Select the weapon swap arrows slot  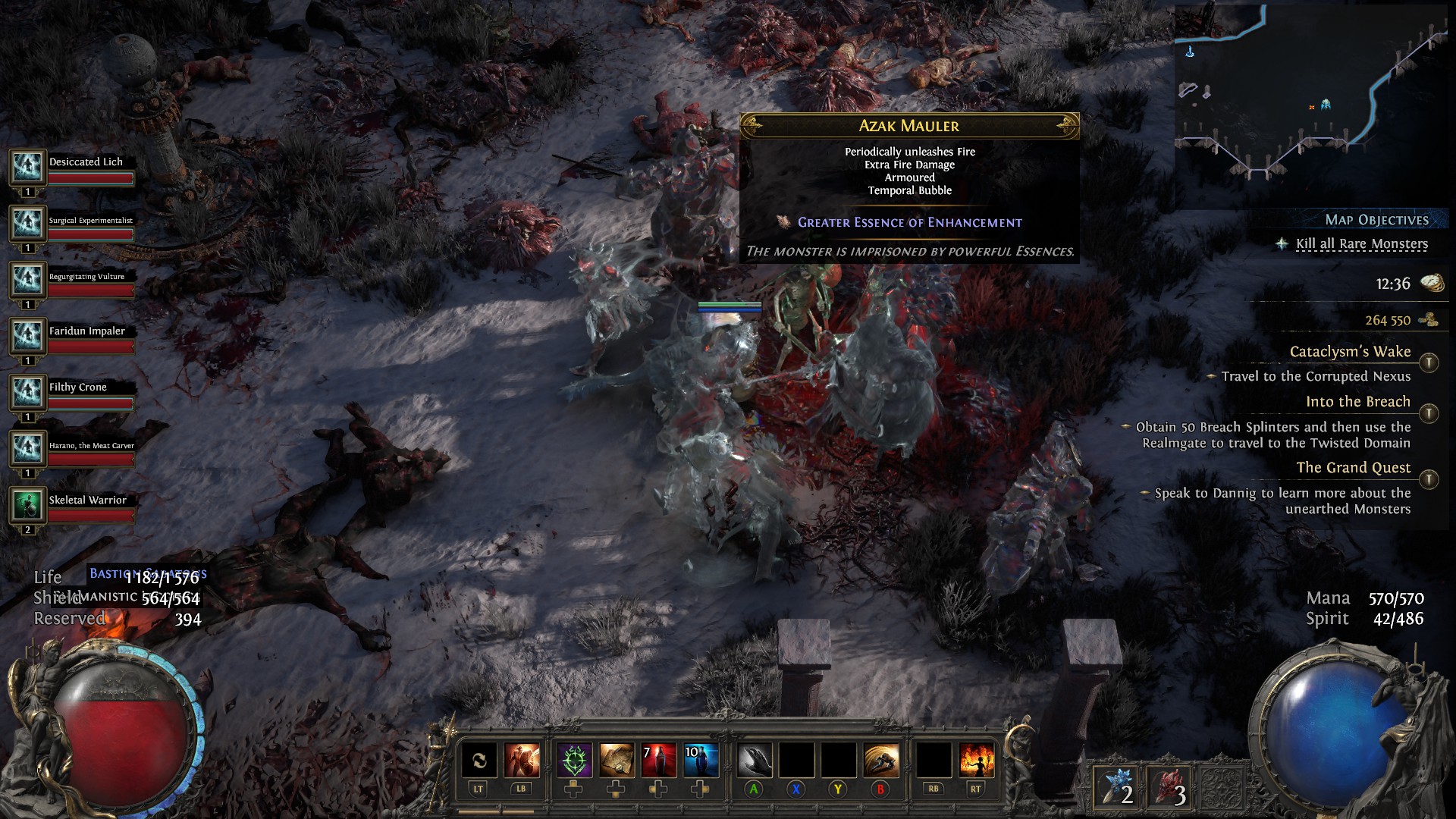479,760
